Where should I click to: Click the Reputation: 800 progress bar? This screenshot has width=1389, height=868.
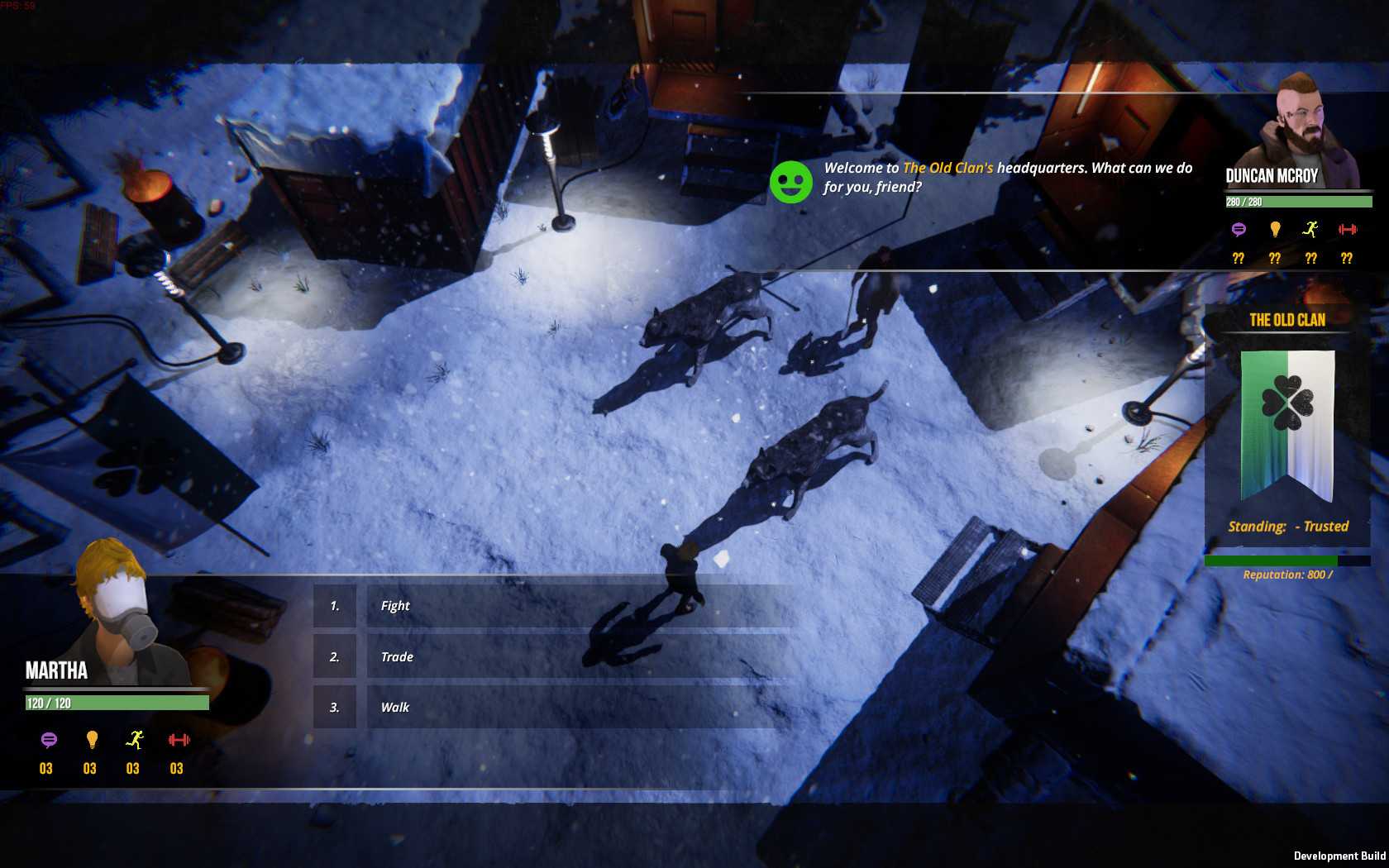click(x=1277, y=560)
